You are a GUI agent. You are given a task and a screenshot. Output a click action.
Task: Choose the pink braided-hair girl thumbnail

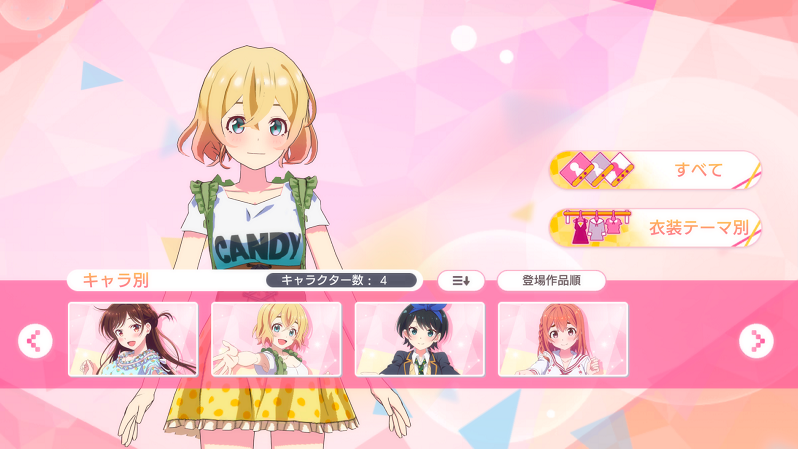pyautogui.click(x=563, y=339)
